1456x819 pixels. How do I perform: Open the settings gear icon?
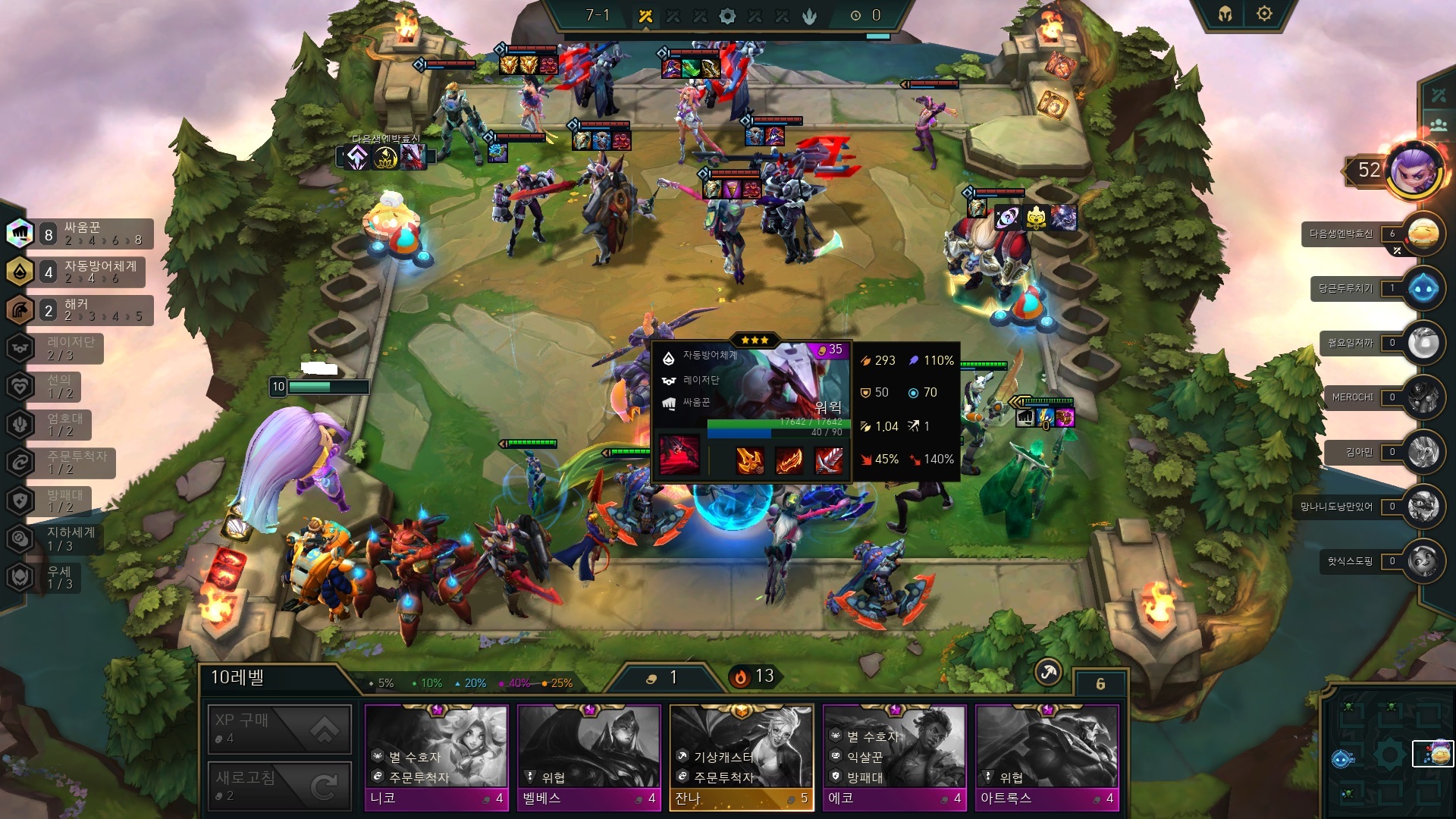pyautogui.click(x=1264, y=14)
